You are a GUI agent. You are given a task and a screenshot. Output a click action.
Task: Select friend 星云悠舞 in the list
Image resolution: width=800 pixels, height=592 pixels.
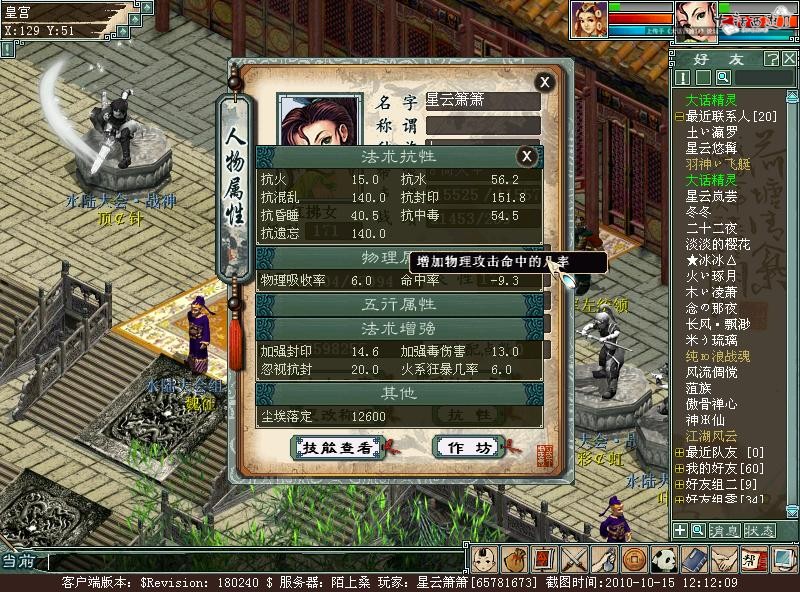(x=711, y=148)
